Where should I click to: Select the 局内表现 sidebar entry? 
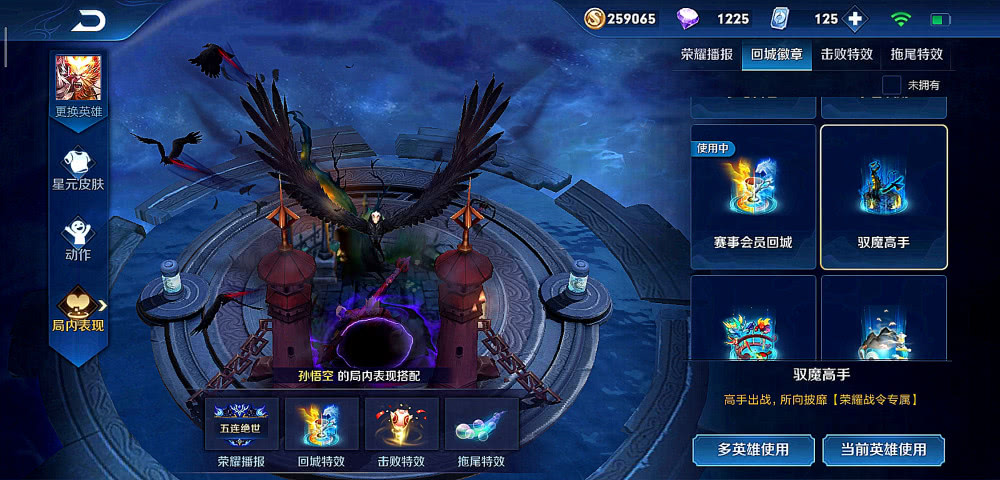78,310
